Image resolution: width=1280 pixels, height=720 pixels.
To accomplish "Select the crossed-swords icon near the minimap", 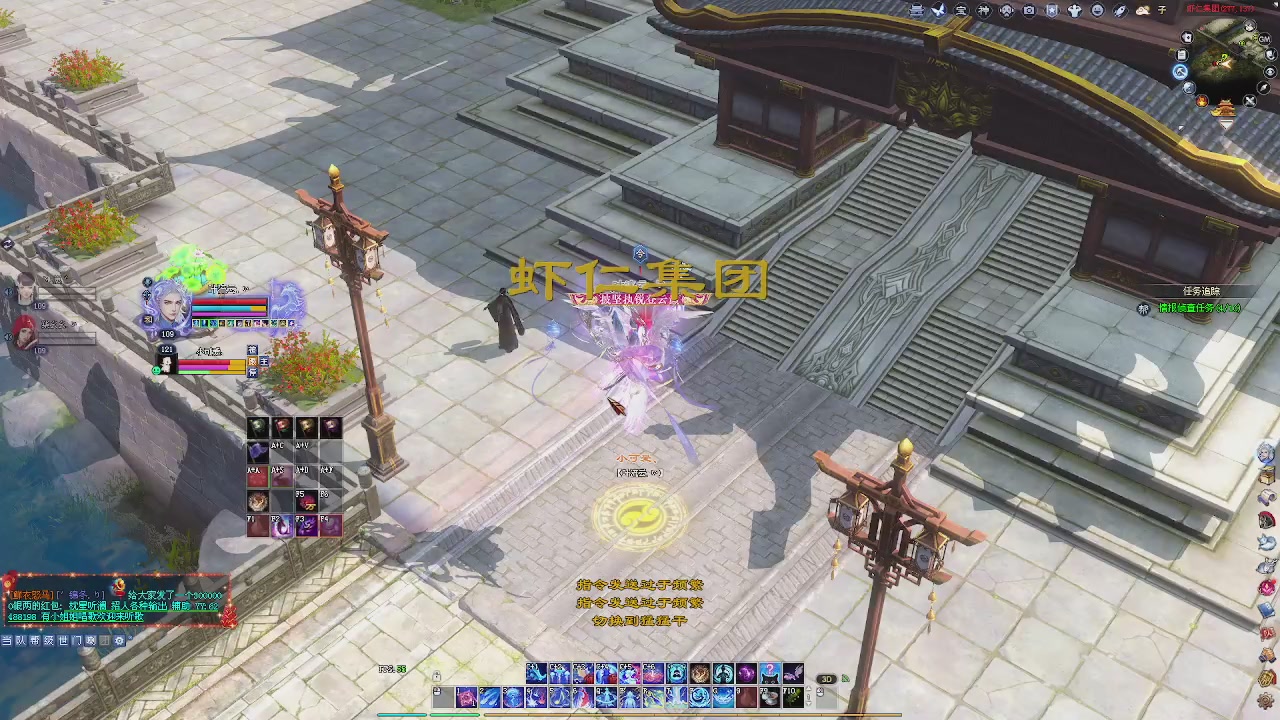I will point(1250,100).
